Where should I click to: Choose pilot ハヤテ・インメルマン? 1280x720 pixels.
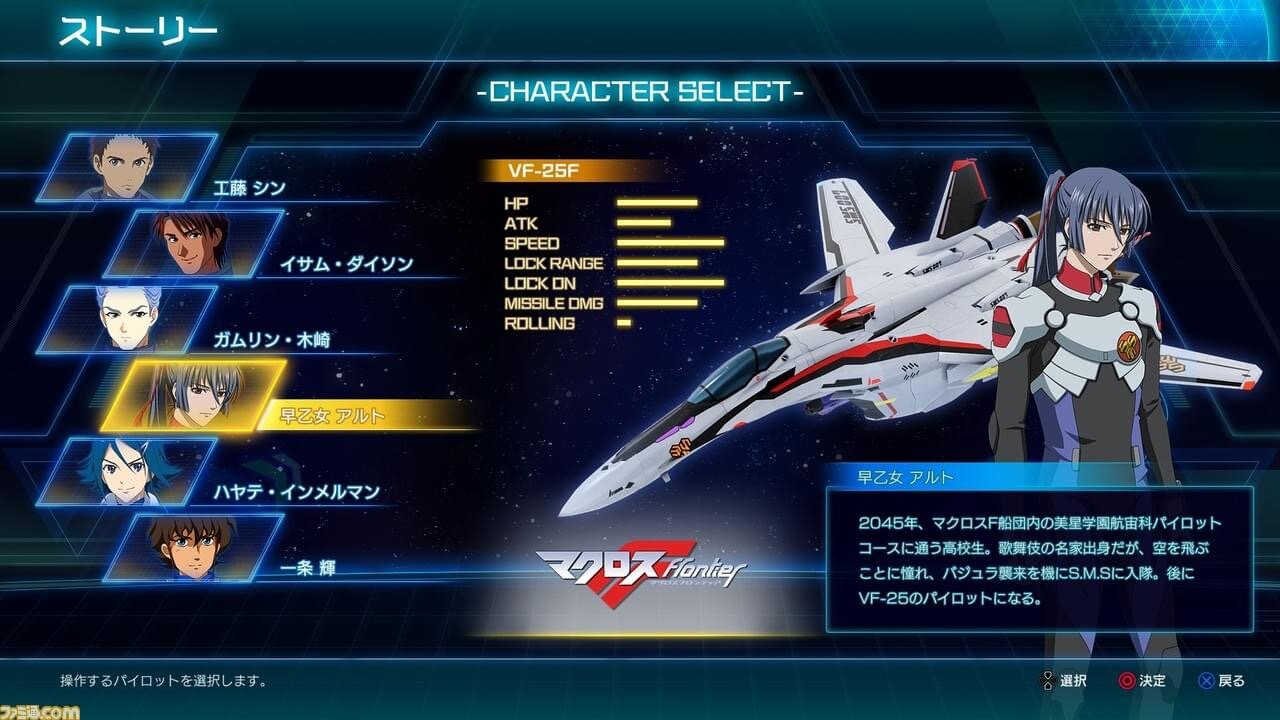128,471
